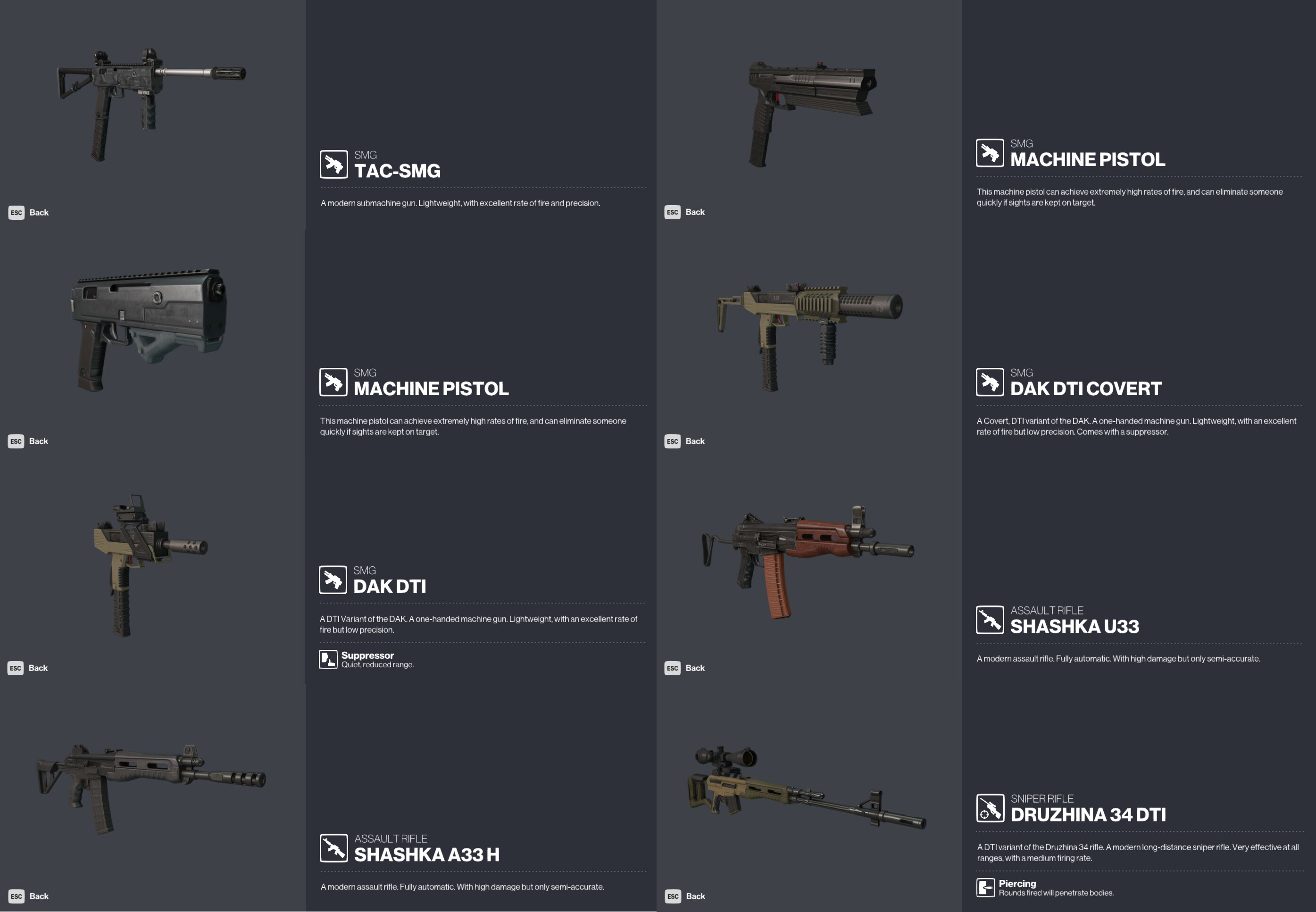Image resolution: width=1316 pixels, height=912 pixels.
Task: Select the Sniper Rifle icon for DRUZHINA 34 DTI
Action: 990,807
